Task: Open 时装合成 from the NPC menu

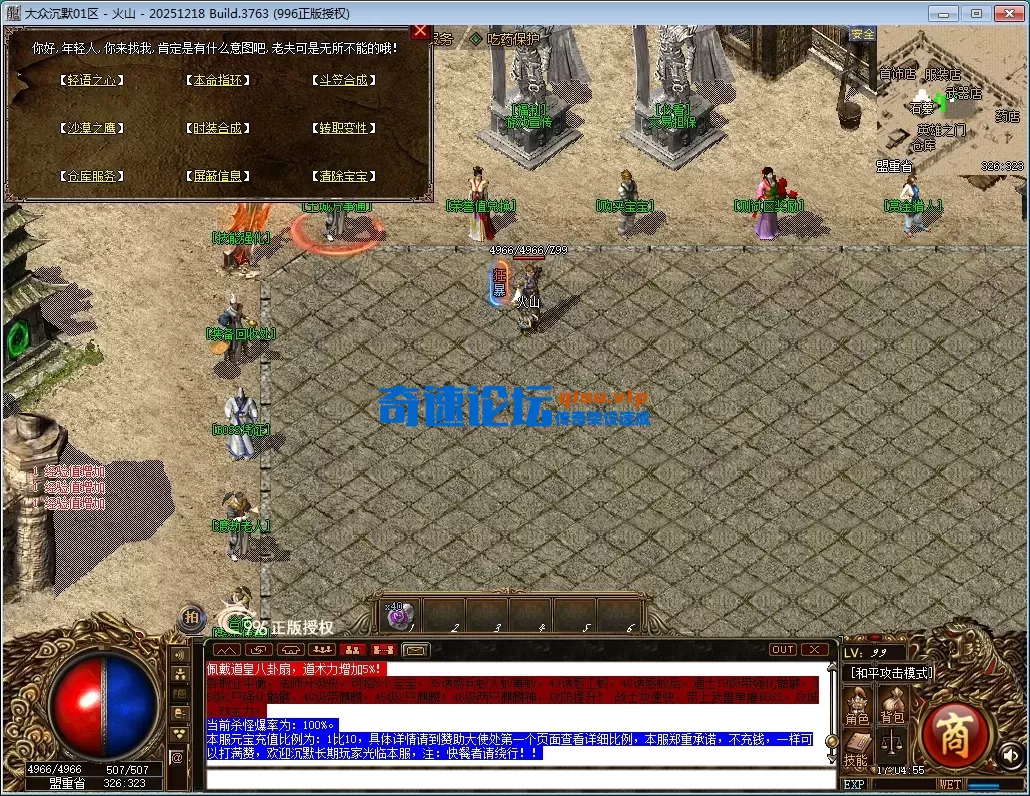Action: (x=216, y=128)
